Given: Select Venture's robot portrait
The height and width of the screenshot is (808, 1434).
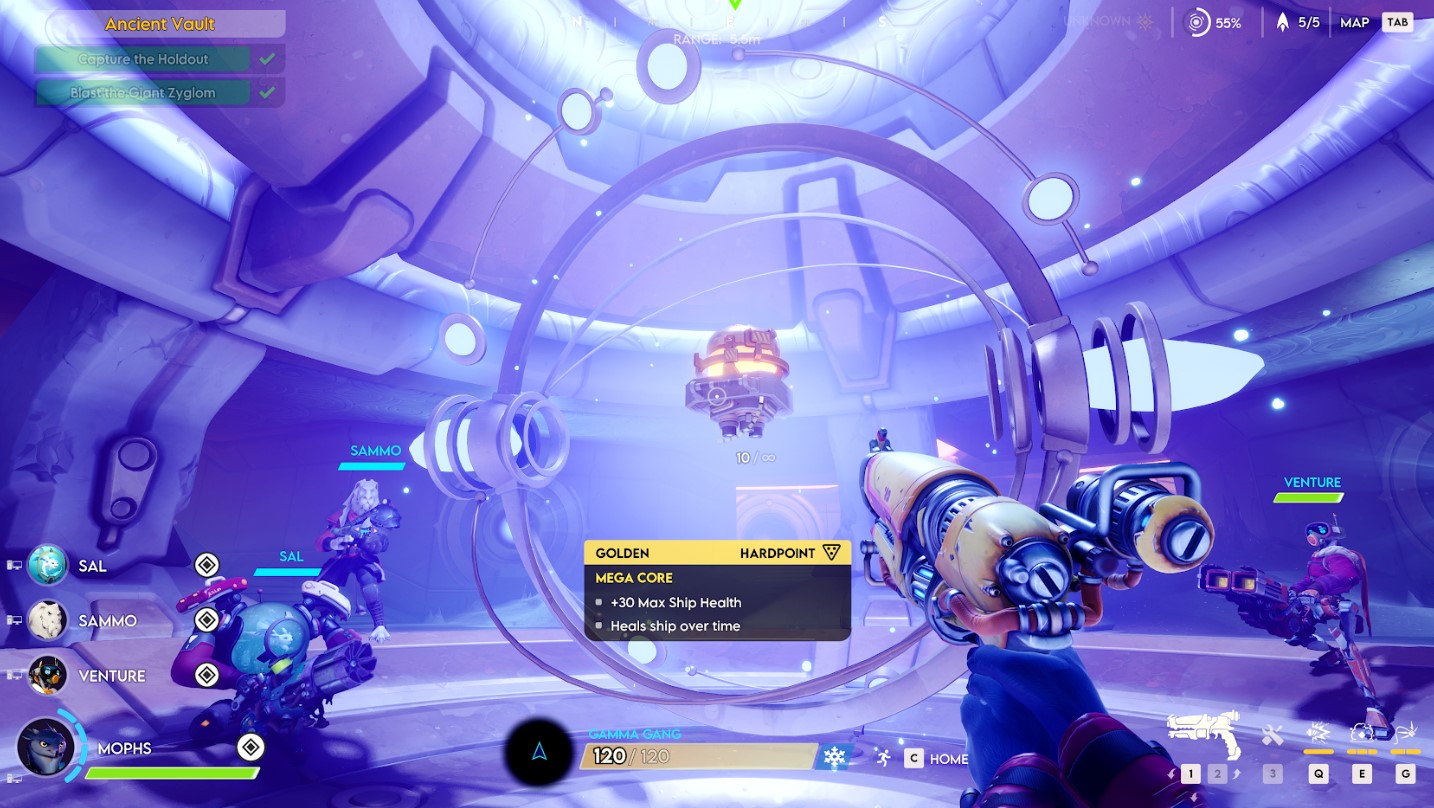Looking at the screenshot, I should (x=47, y=675).
